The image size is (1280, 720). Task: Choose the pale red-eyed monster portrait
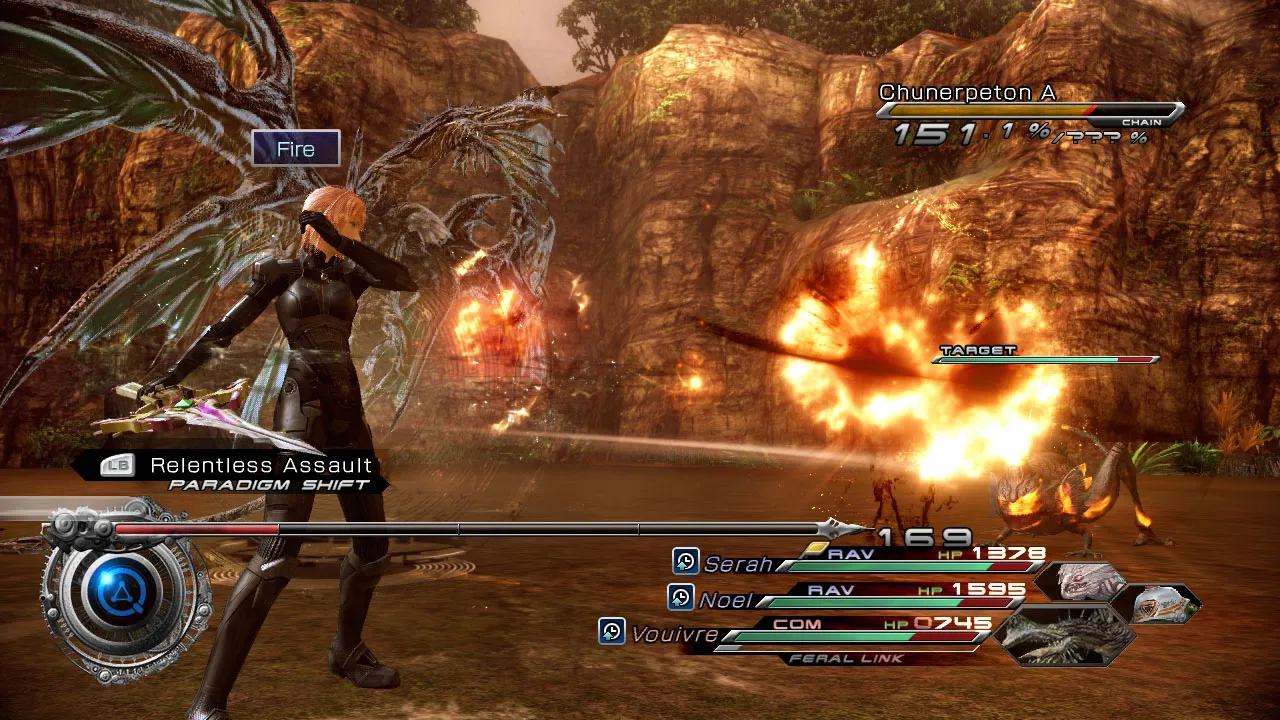1086,582
